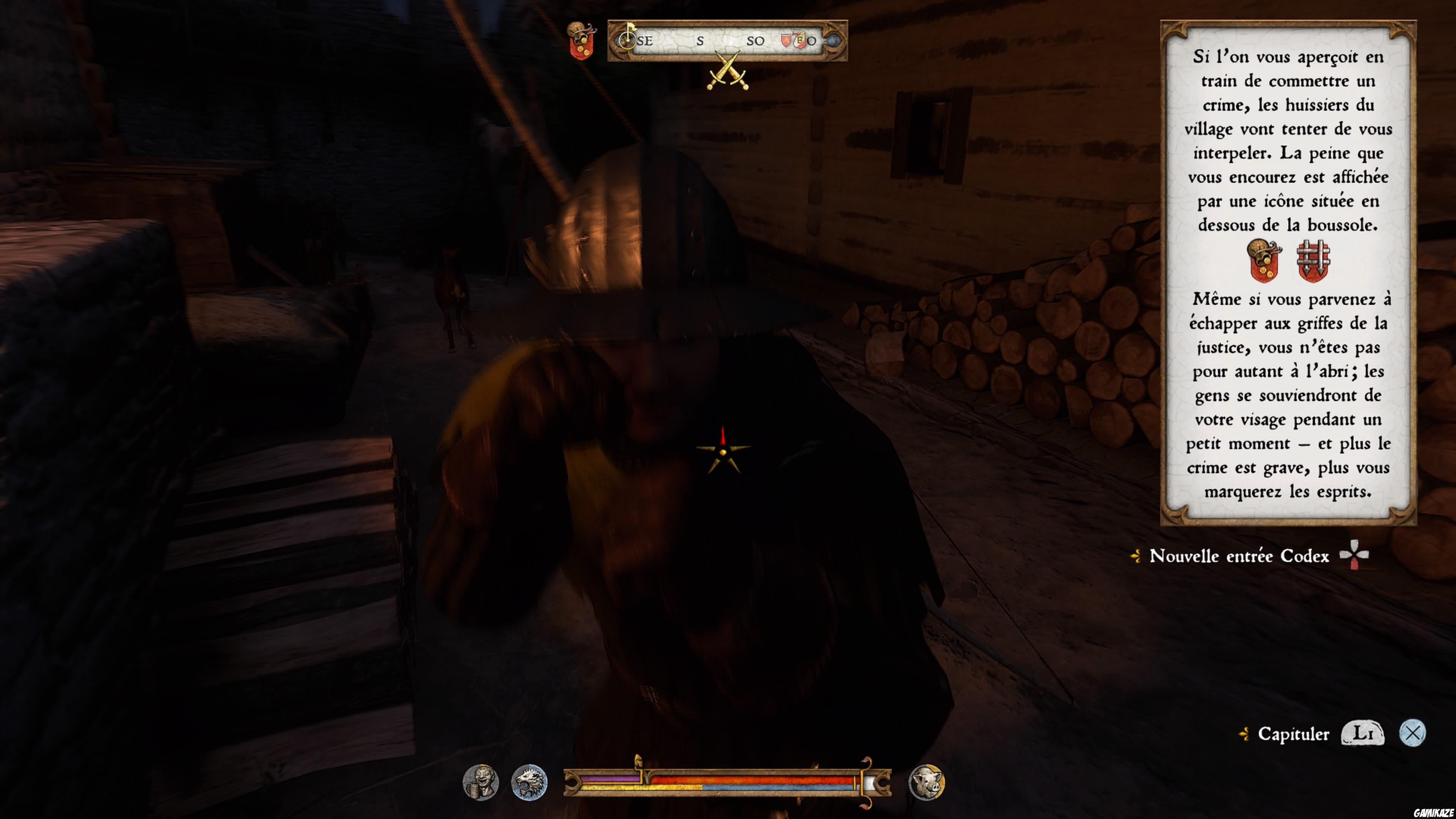Select the S heading label on the compass
Screen dimensions: 1456x819
(x=701, y=41)
